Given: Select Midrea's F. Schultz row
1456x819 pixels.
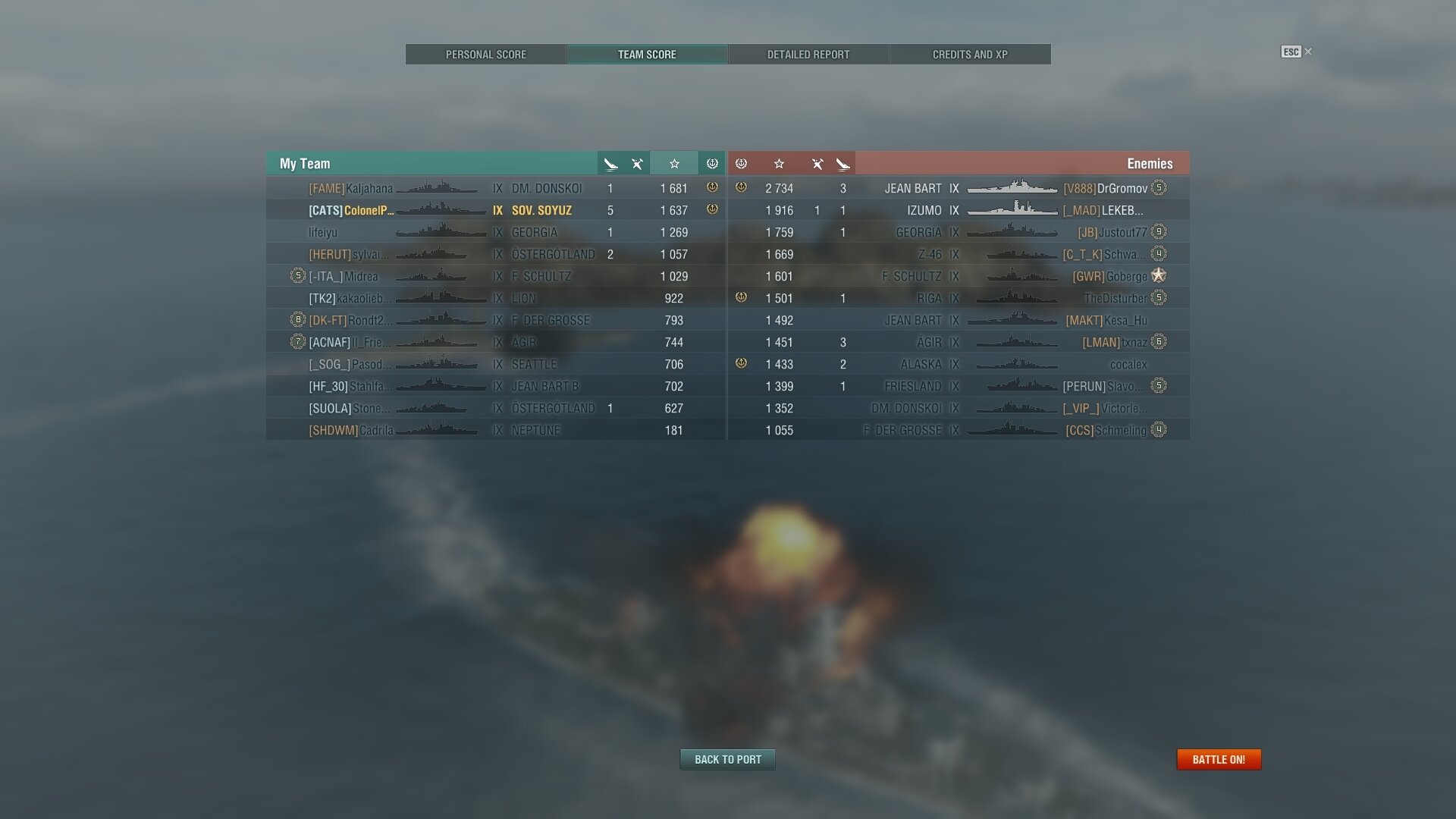Looking at the screenshot, I should pos(495,276).
